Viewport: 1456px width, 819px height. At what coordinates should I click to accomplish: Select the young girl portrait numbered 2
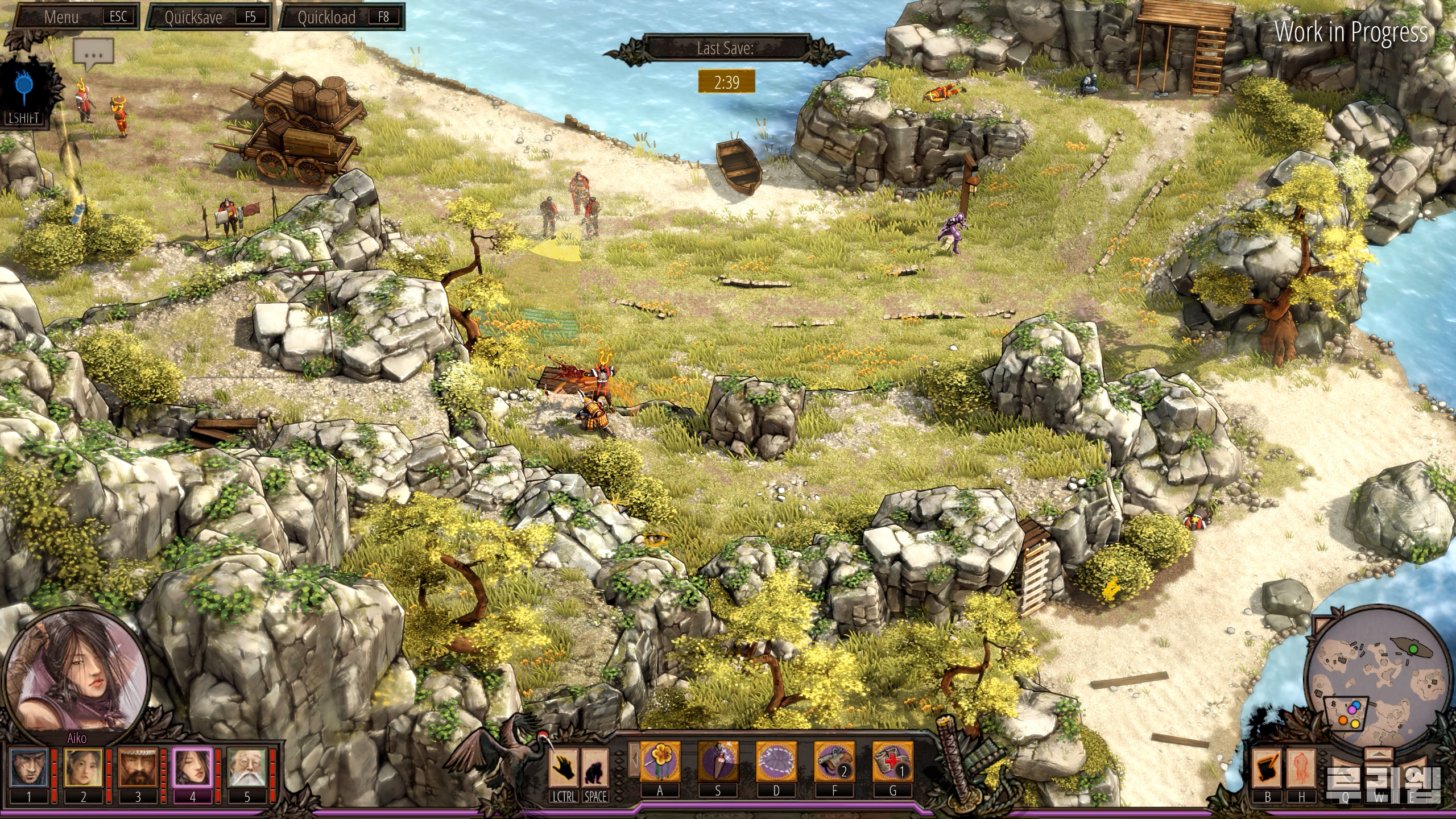pos(83,767)
